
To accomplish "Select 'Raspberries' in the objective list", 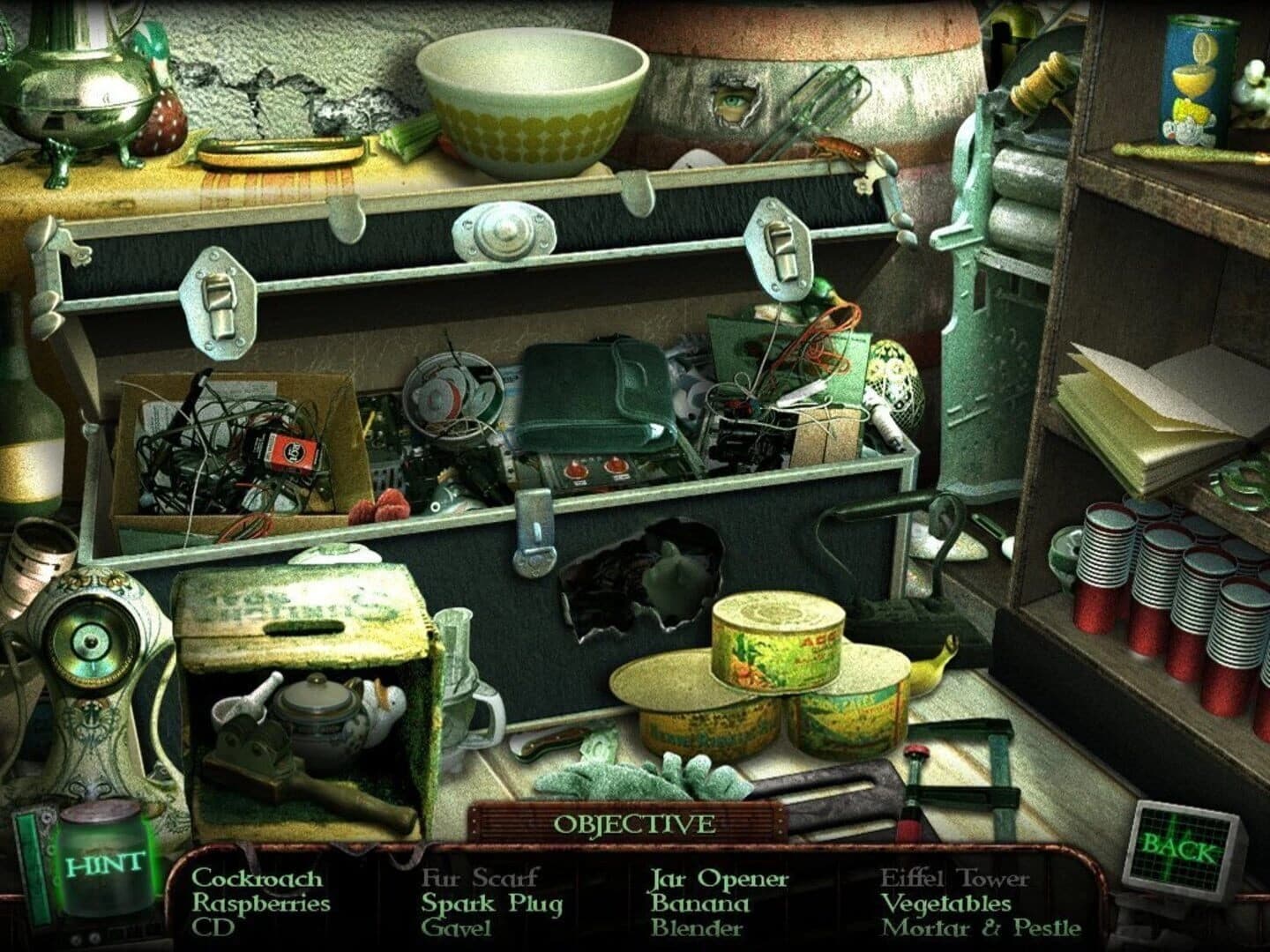I will tap(262, 904).
